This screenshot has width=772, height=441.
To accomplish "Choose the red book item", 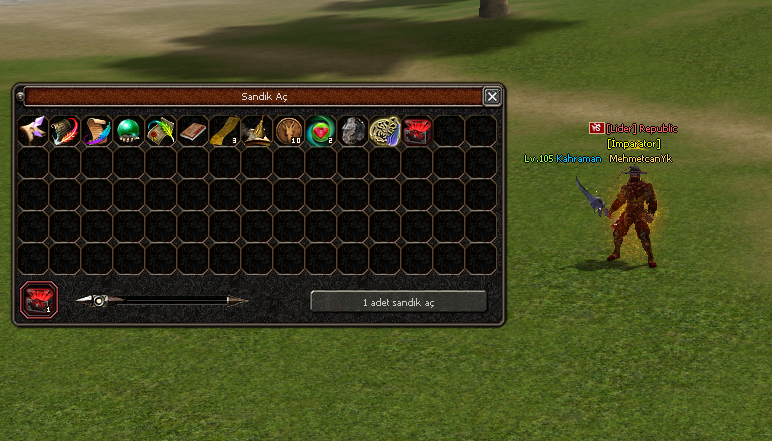I will click(193, 131).
